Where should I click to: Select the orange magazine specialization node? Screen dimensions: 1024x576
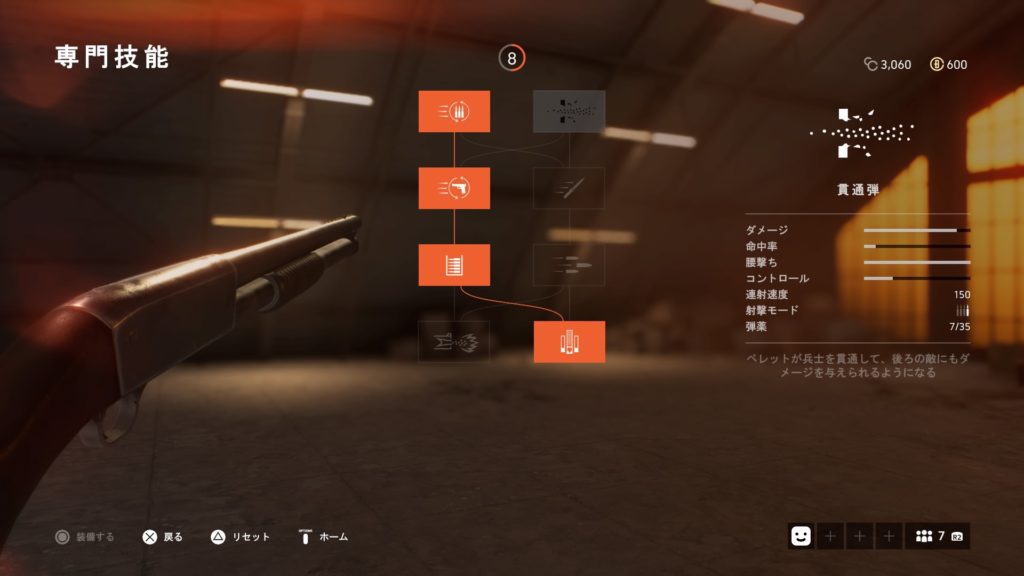coord(454,265)
